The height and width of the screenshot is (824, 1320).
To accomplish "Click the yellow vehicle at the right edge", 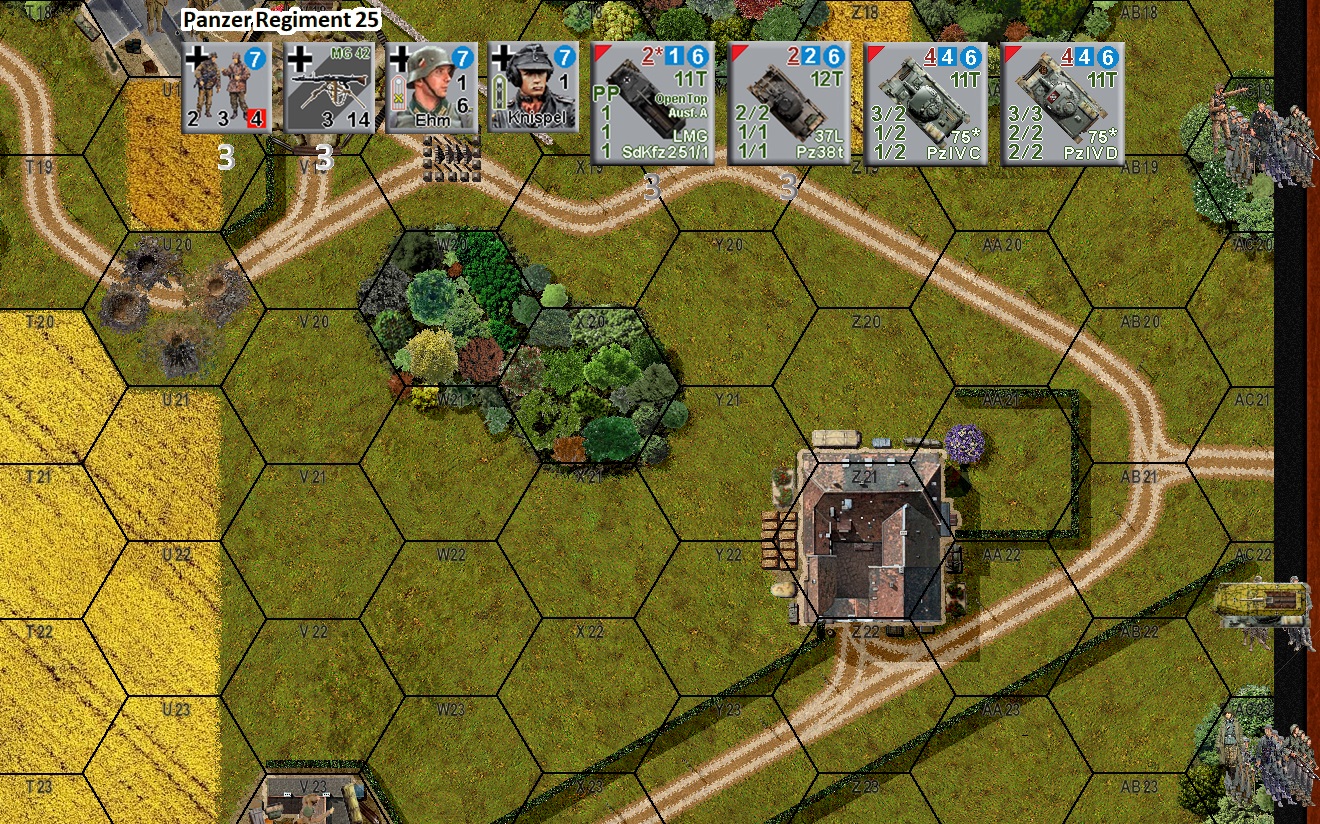I will click(1260, 600).
